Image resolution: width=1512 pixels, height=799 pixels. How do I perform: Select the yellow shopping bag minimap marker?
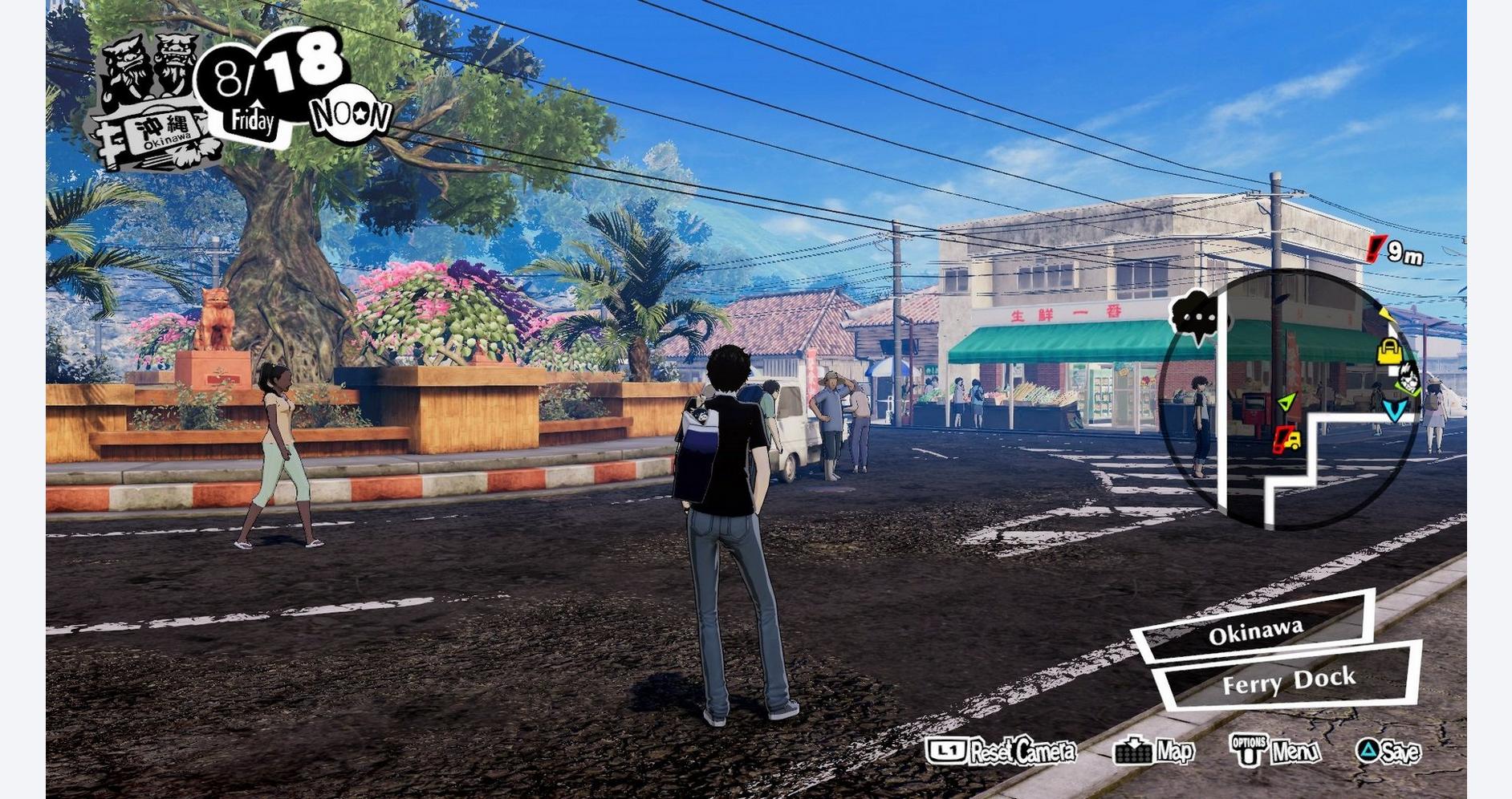[1389, 351]
